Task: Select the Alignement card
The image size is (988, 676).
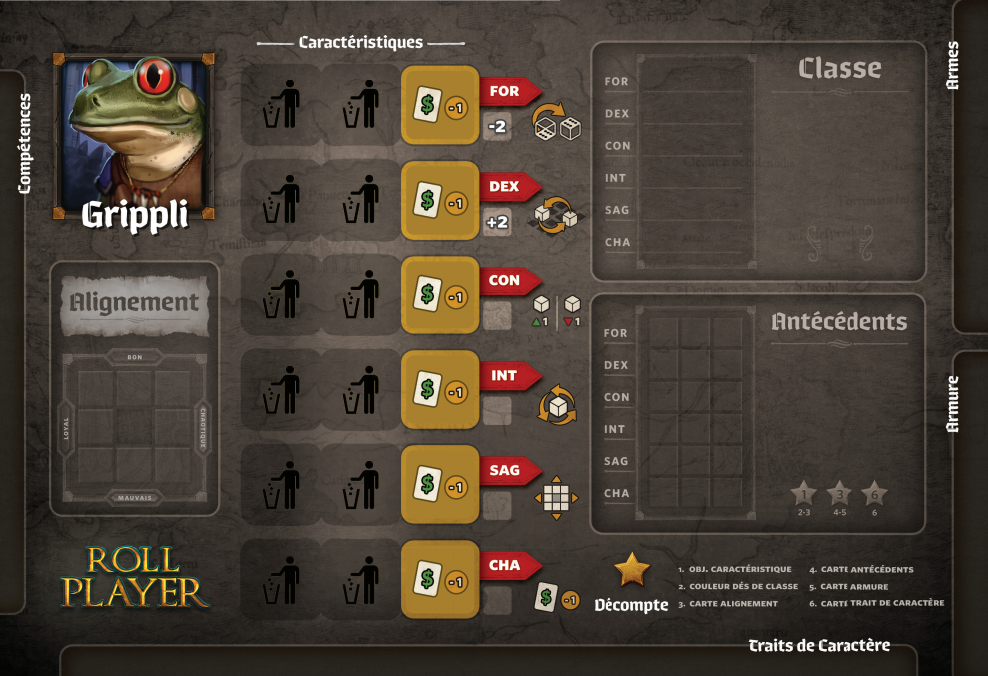Action: 134,302
